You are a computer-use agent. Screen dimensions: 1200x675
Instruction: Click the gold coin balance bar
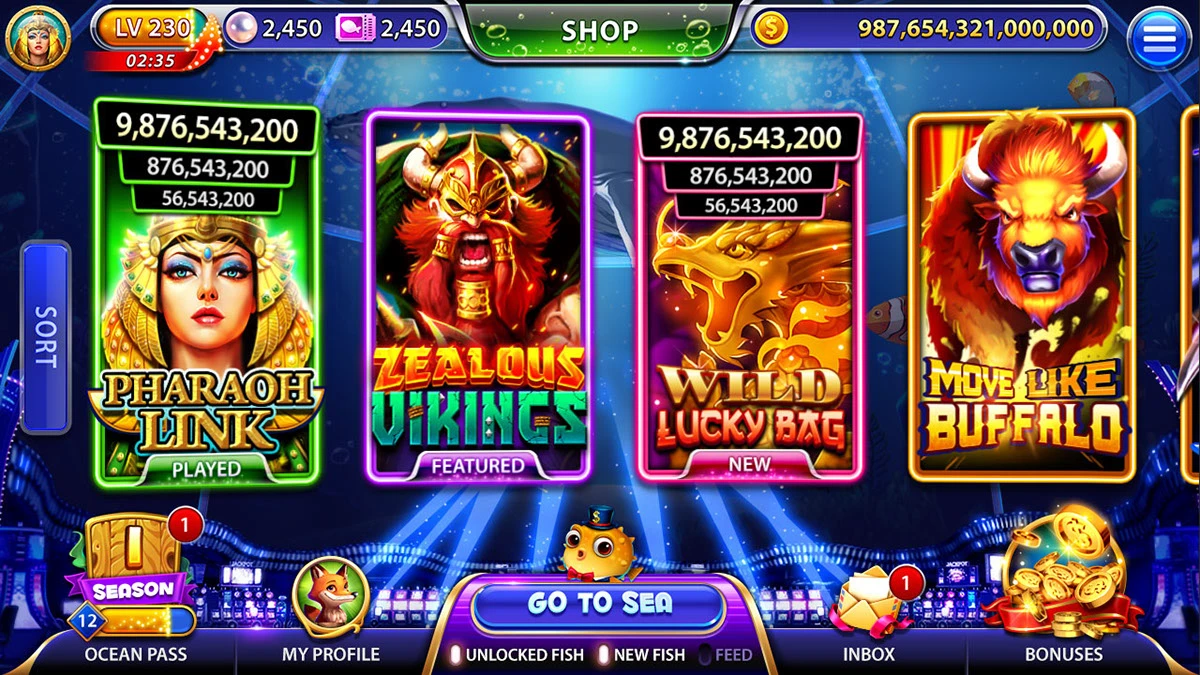[x=930, y=29]
